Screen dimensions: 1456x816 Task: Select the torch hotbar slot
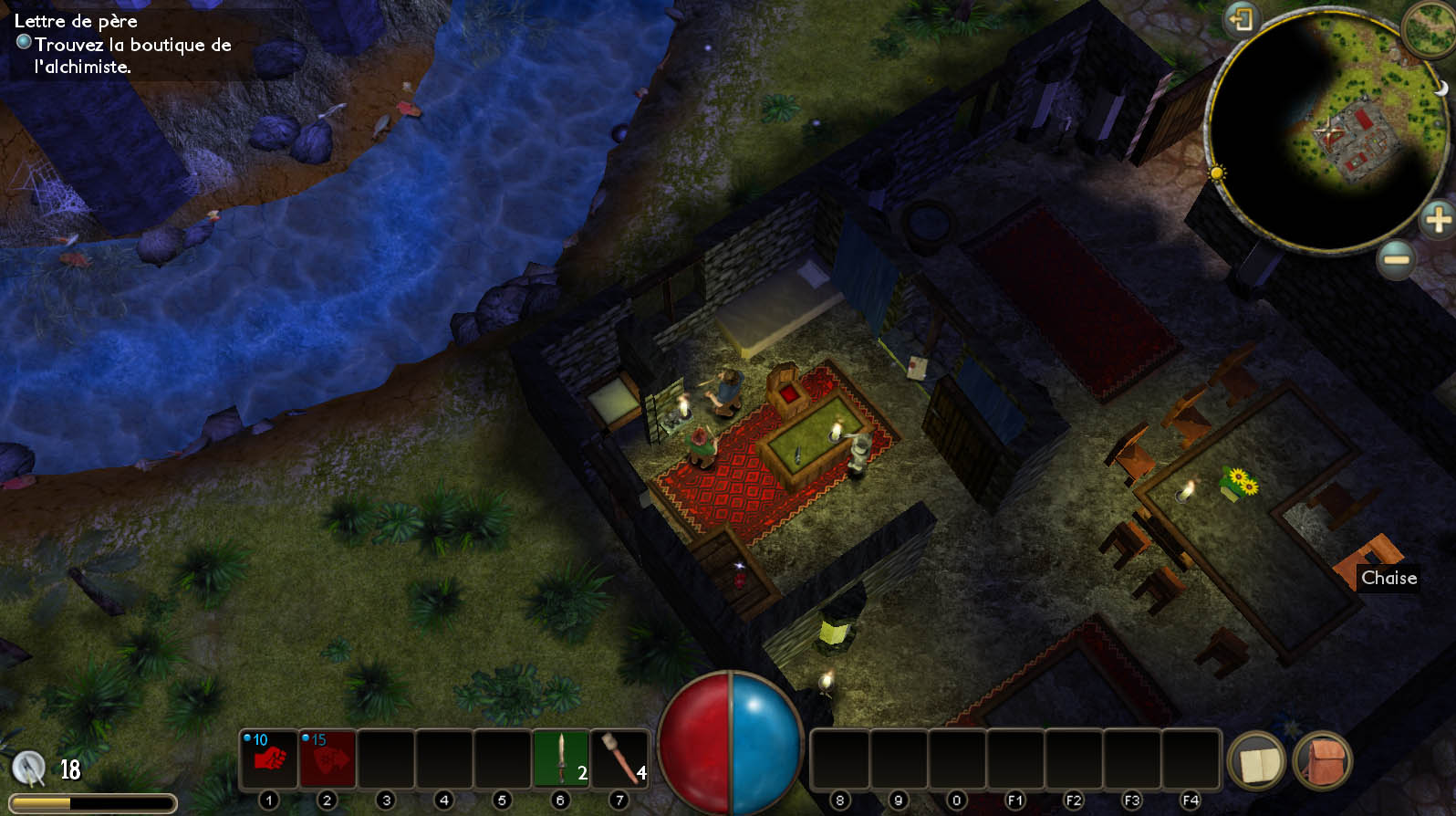[619, 758]
